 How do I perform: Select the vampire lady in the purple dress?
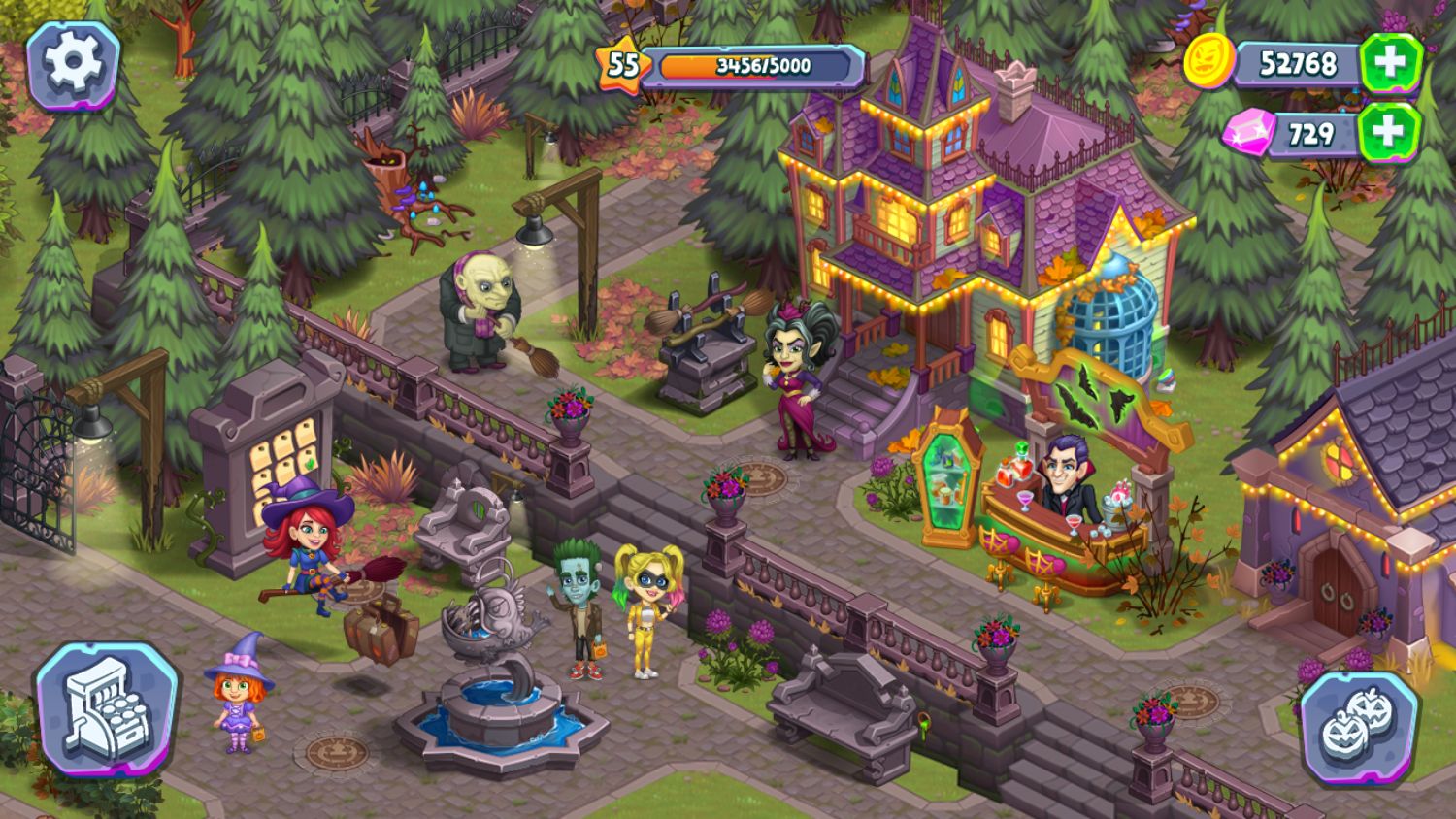tap(796, 378)
